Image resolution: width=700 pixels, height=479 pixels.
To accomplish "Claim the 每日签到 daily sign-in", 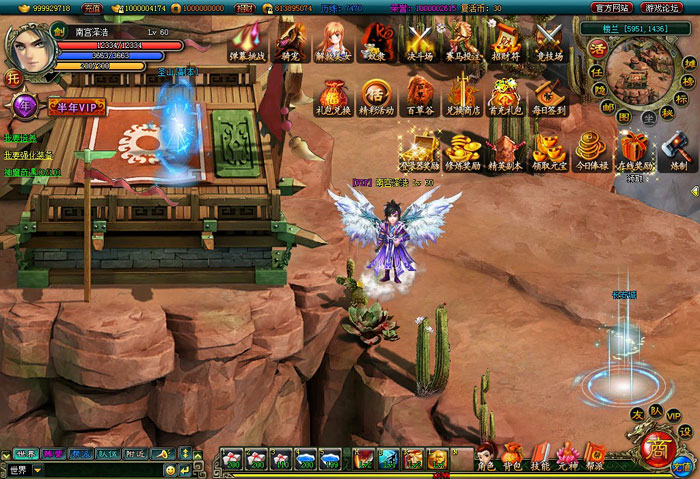I will click(x=549, y=95).
